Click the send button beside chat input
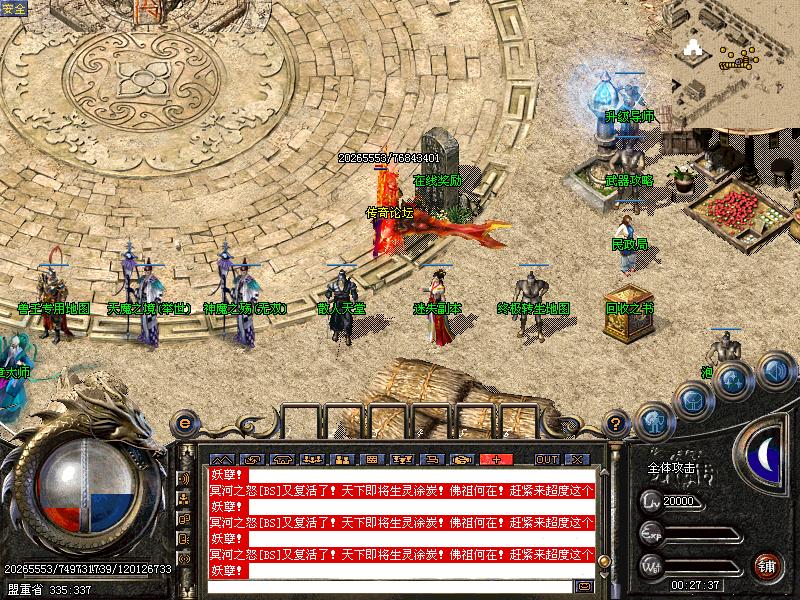800x600 pixels. point(583,586)
